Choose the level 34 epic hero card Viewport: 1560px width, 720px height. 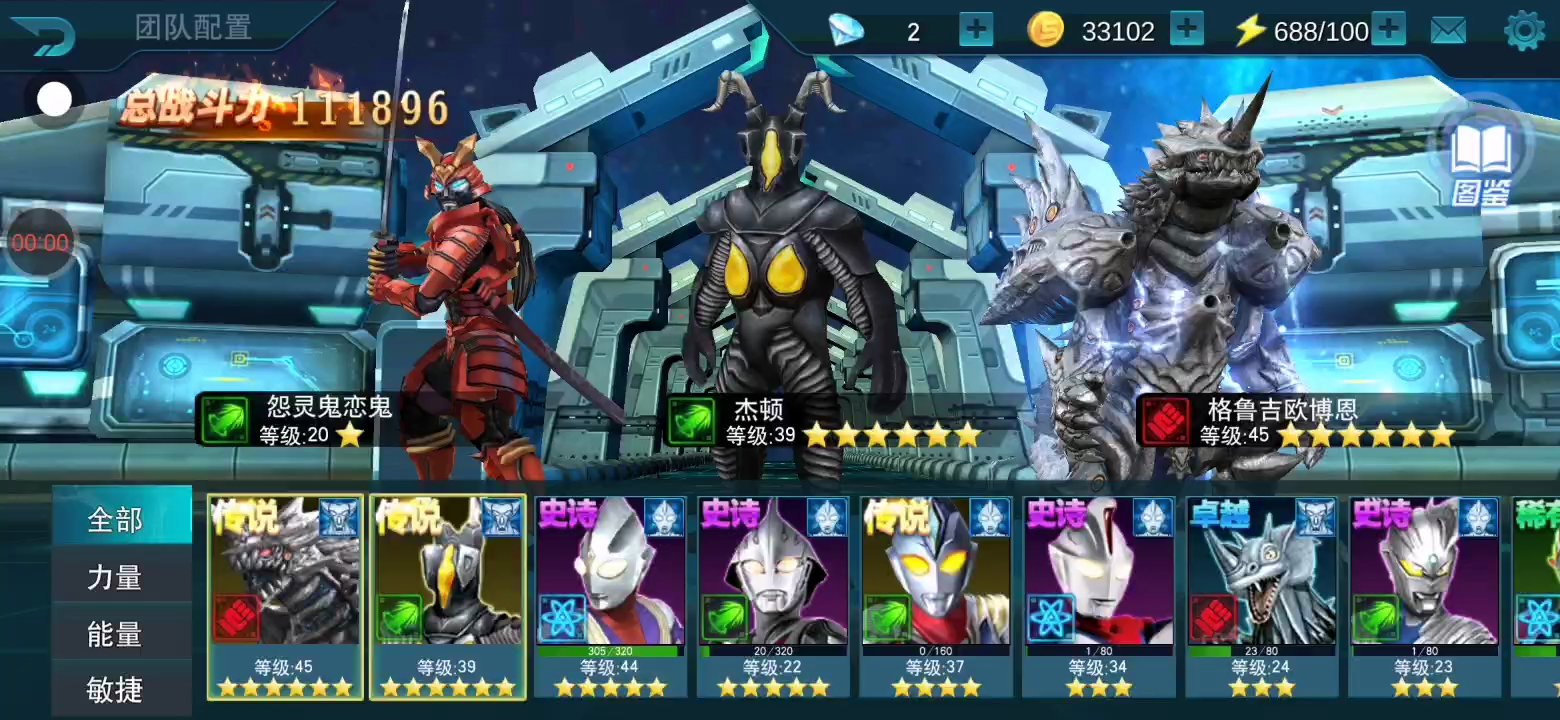1099,596
